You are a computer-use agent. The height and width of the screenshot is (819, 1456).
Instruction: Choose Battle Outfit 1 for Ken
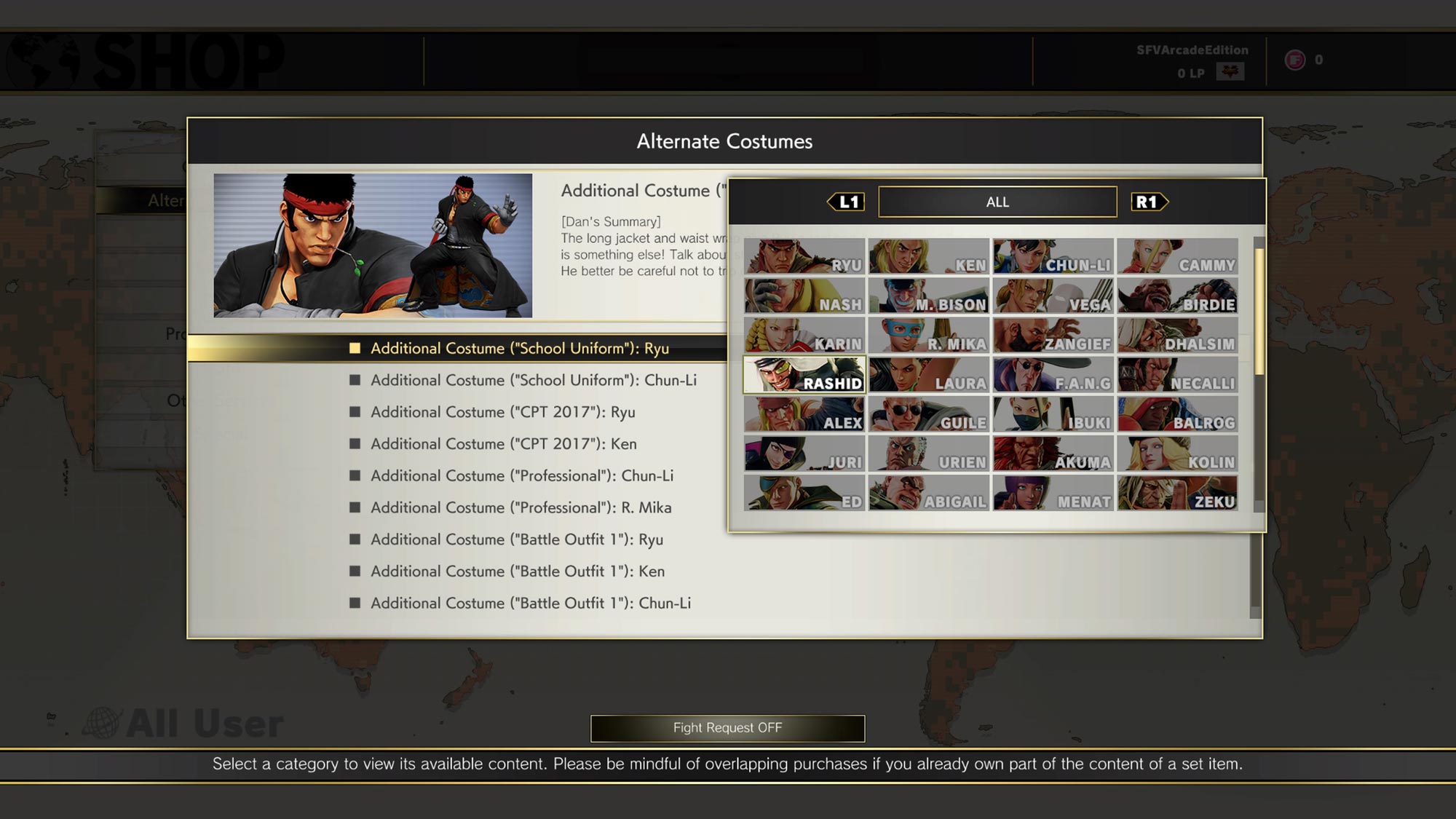click(x=517, y=571)
